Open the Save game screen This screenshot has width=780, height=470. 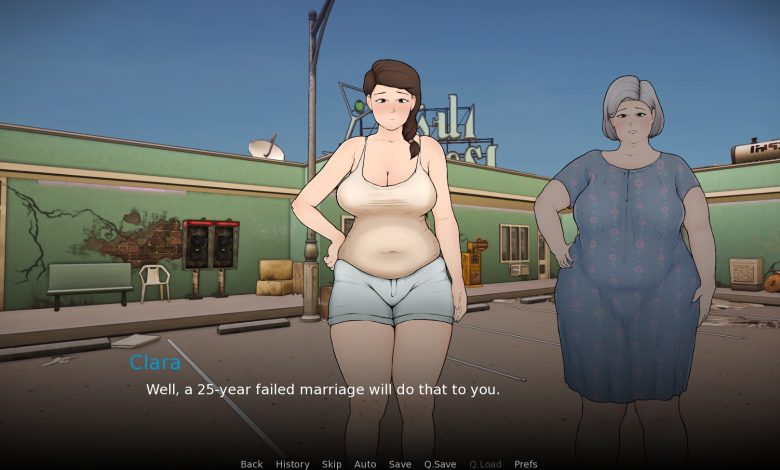(x=400, y=464)
